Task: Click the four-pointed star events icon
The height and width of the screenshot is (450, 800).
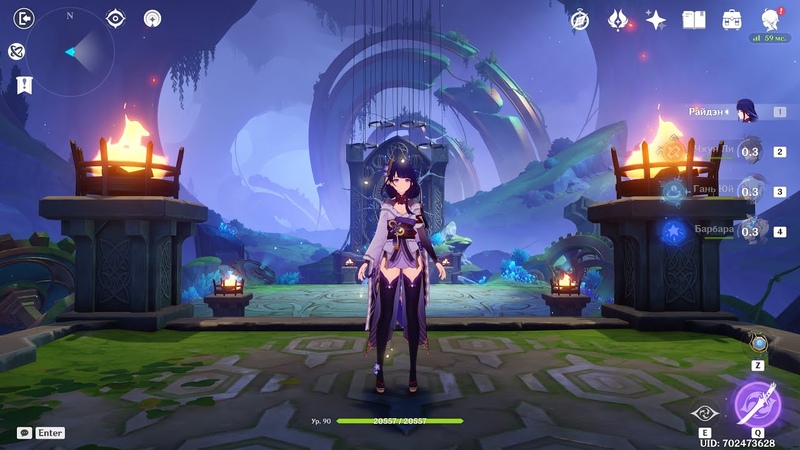Action: [x=656, y=20]
